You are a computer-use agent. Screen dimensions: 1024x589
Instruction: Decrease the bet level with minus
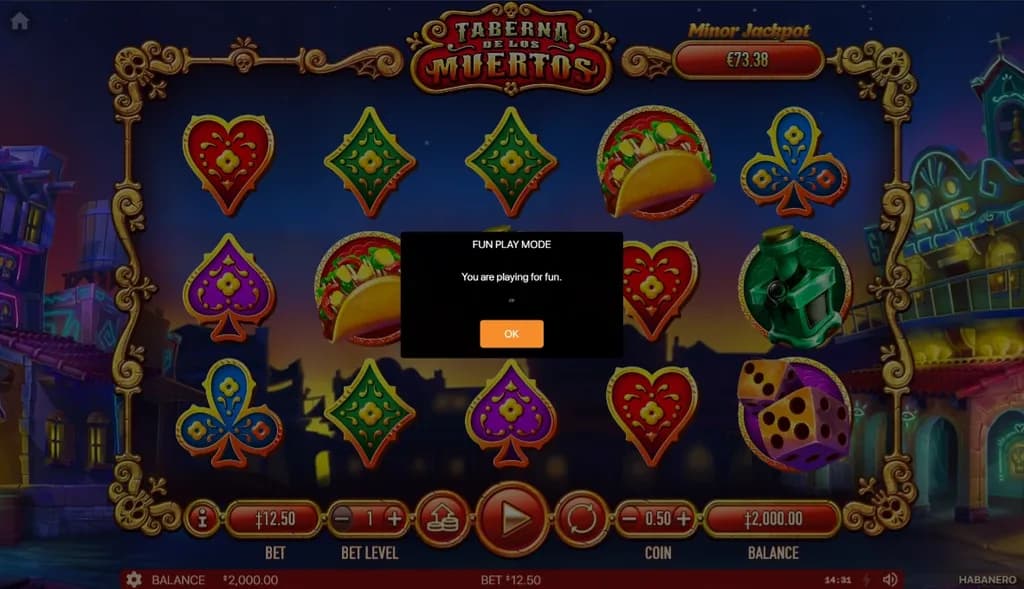point(343,518)
